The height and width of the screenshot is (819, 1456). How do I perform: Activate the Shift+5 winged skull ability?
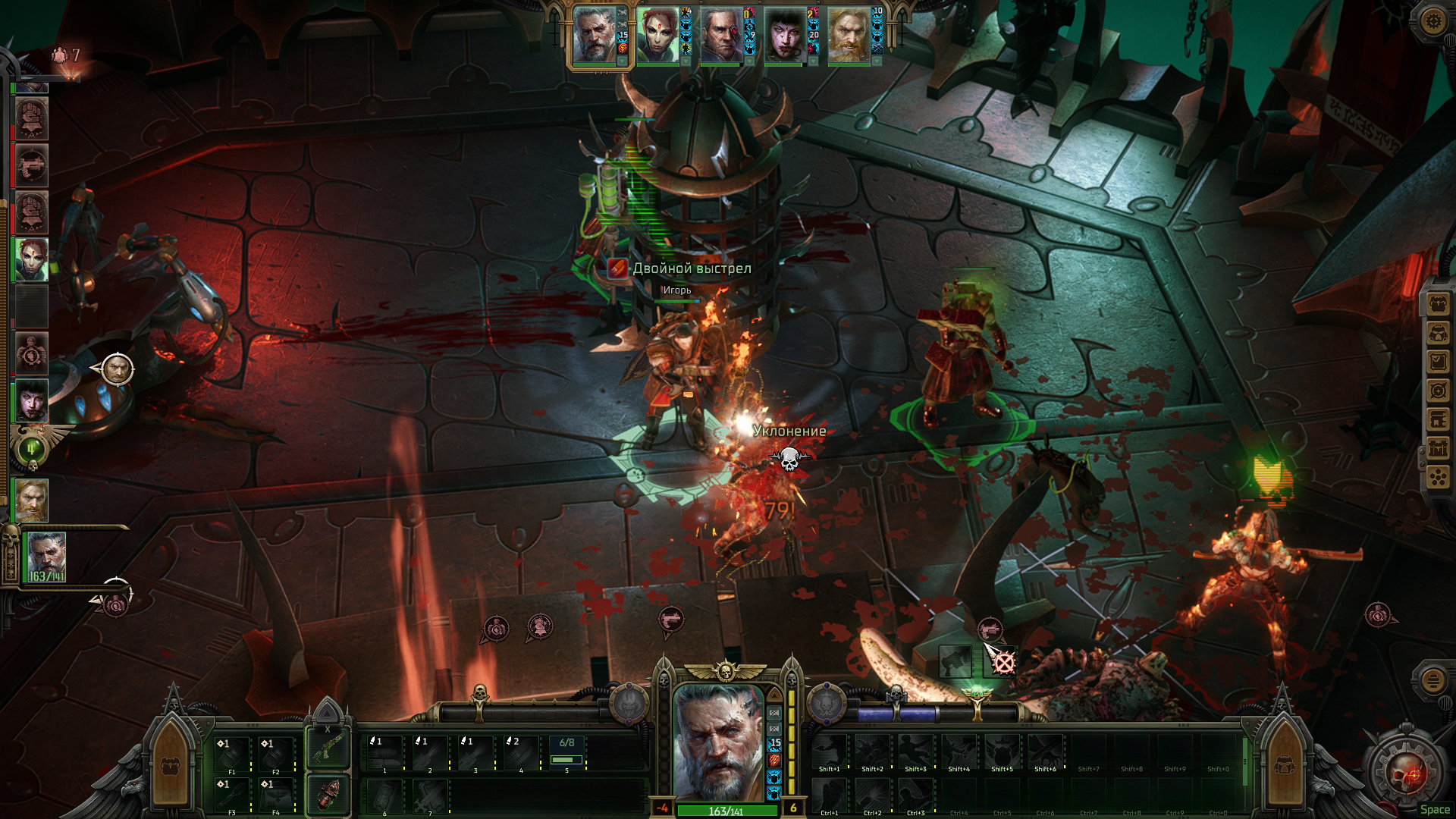pyautogui.click(x=1002, y=752)
